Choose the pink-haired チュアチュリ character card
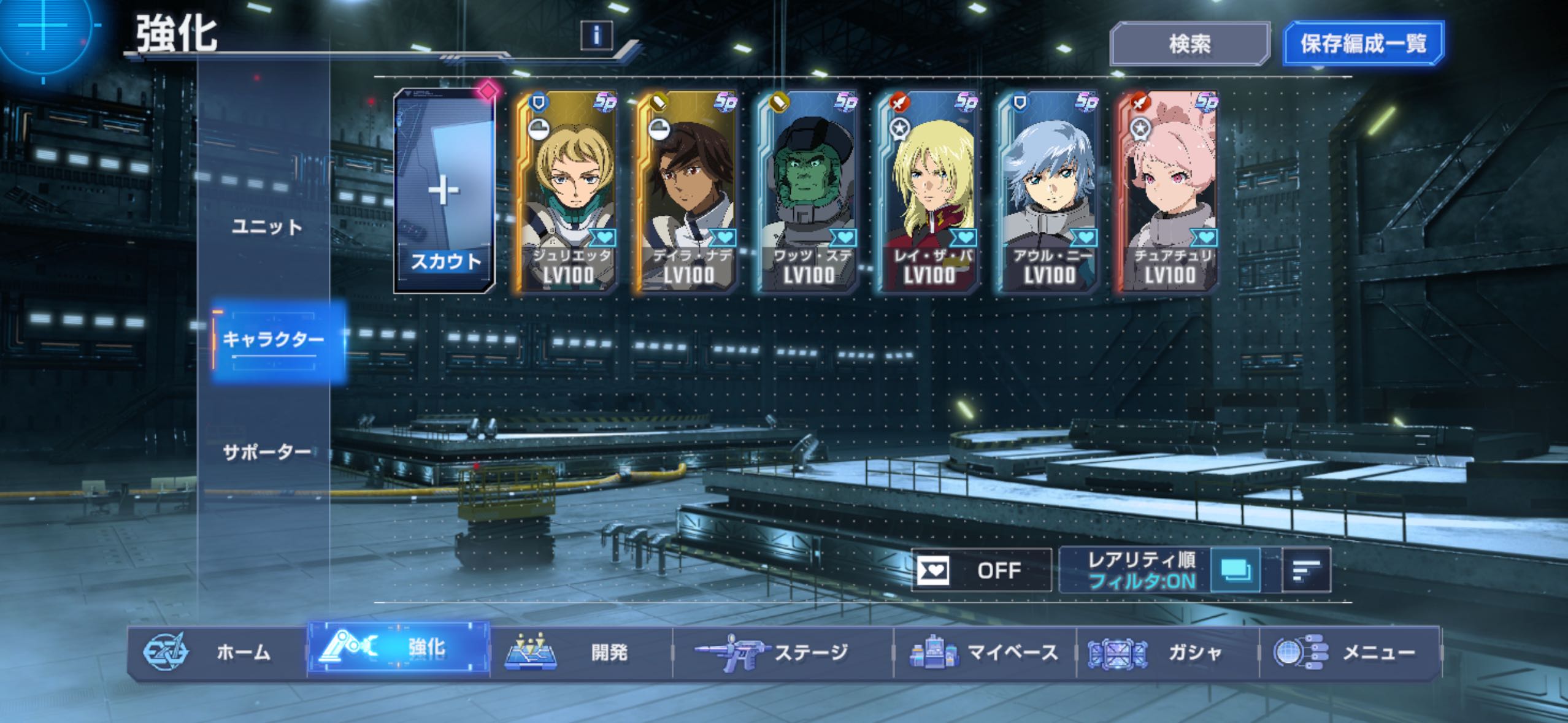The height and width of the screenshot is (723, 1568). point(1168,191)
